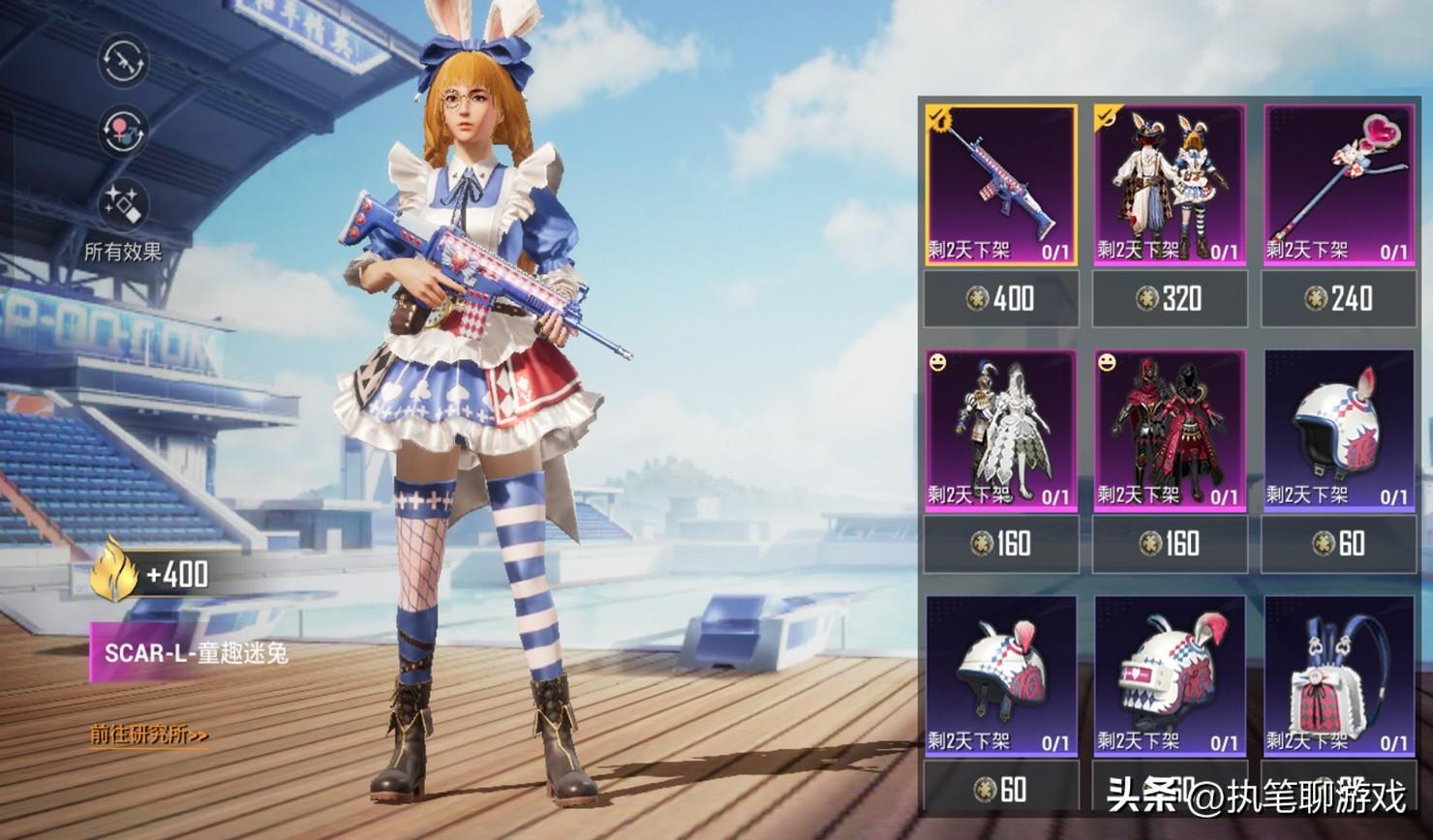Select the open-face motorcycle helmet skin
Screen dimensions: 1433x840
coord(1338,431)
